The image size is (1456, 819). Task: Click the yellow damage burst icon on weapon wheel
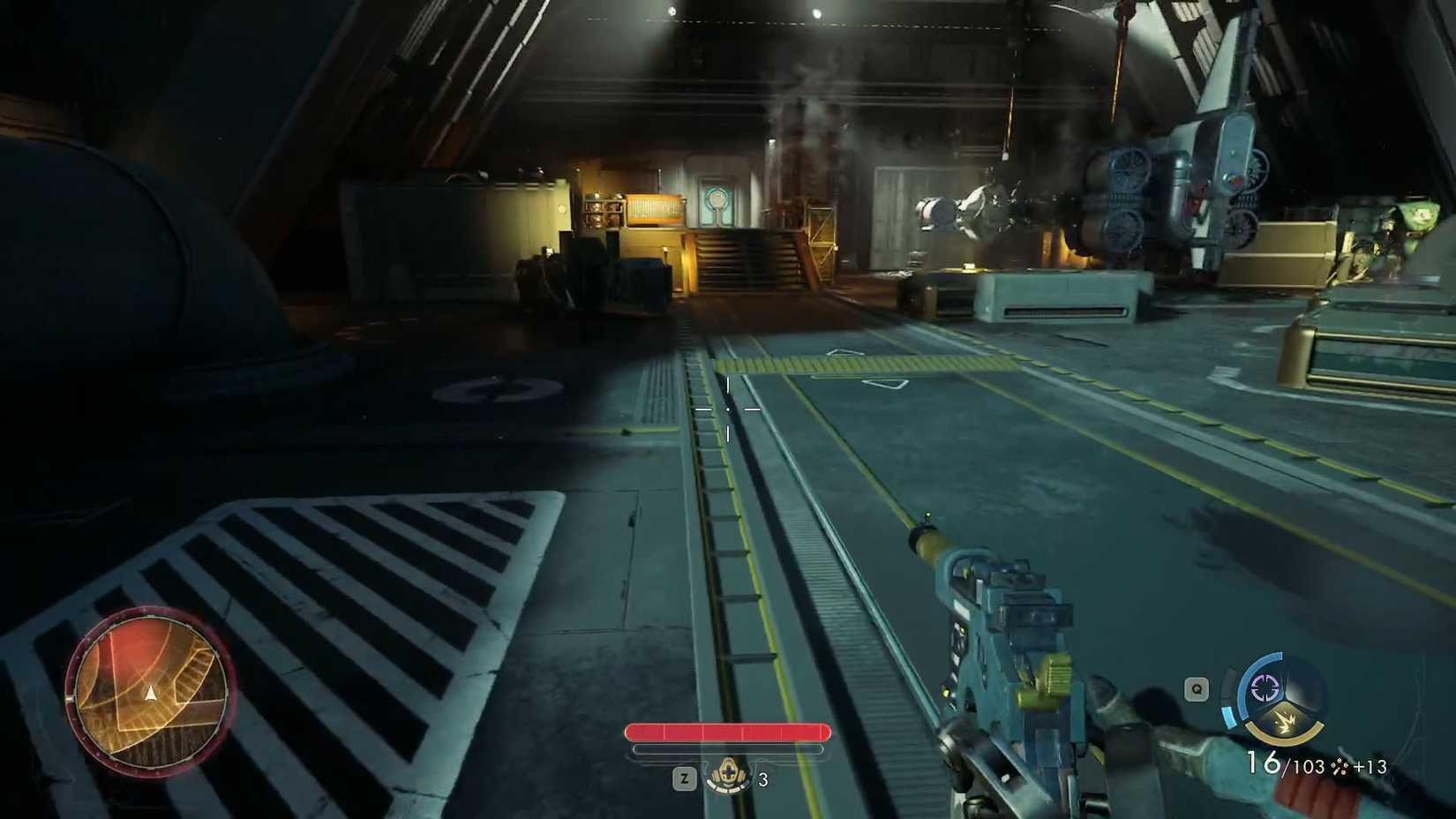click(x=1284, y=719)
